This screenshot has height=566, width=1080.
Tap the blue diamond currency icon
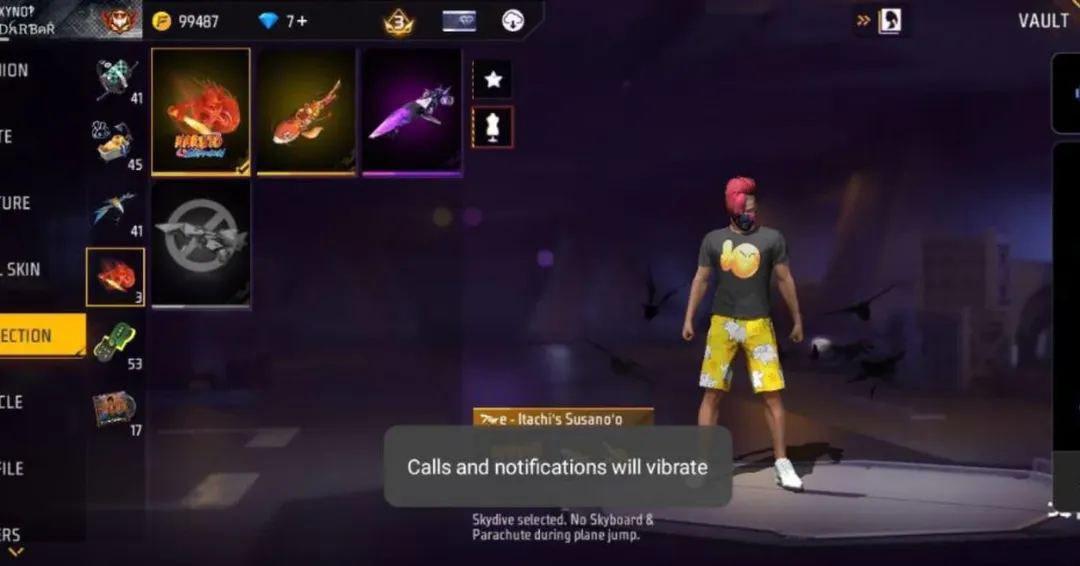pyautogui.click(x=268, y=21)
